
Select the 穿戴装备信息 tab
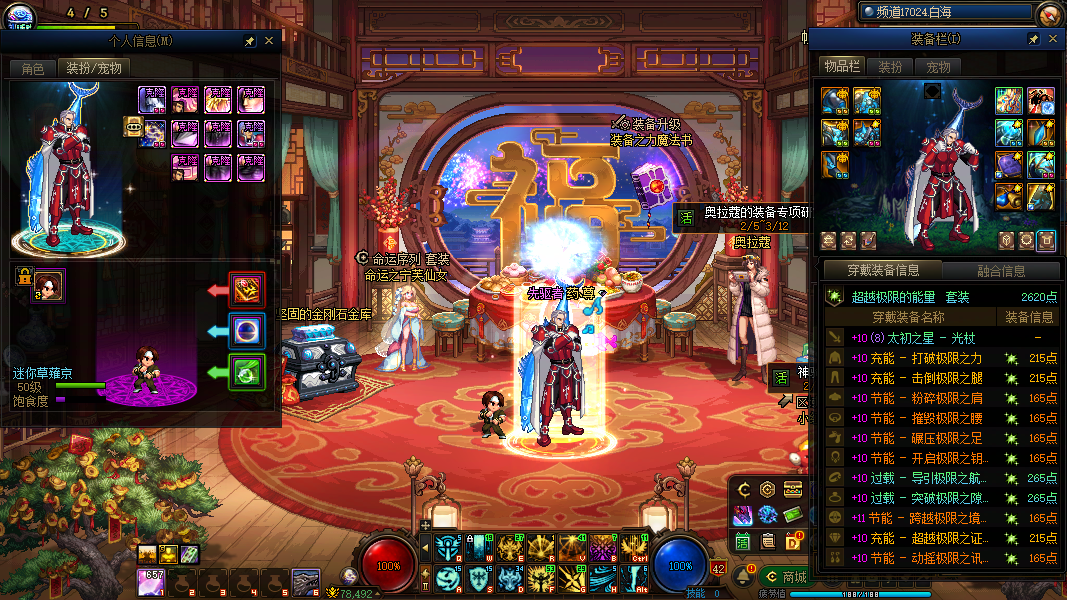tap(882, 270)
